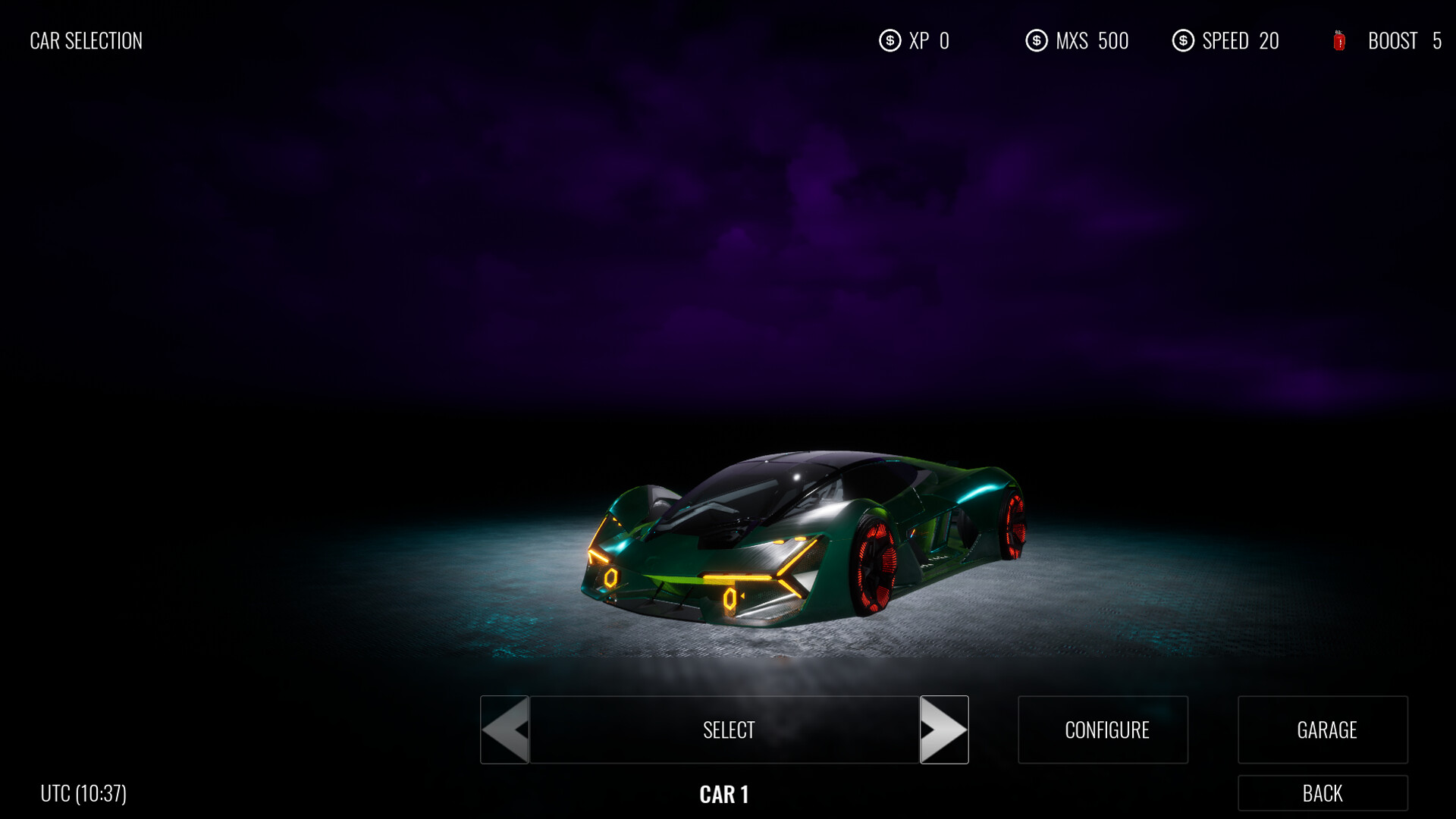This screenshot has height=819, width=1456.
Task: Click the SPEED balance of 20
Action: (x=1241, y=41)
